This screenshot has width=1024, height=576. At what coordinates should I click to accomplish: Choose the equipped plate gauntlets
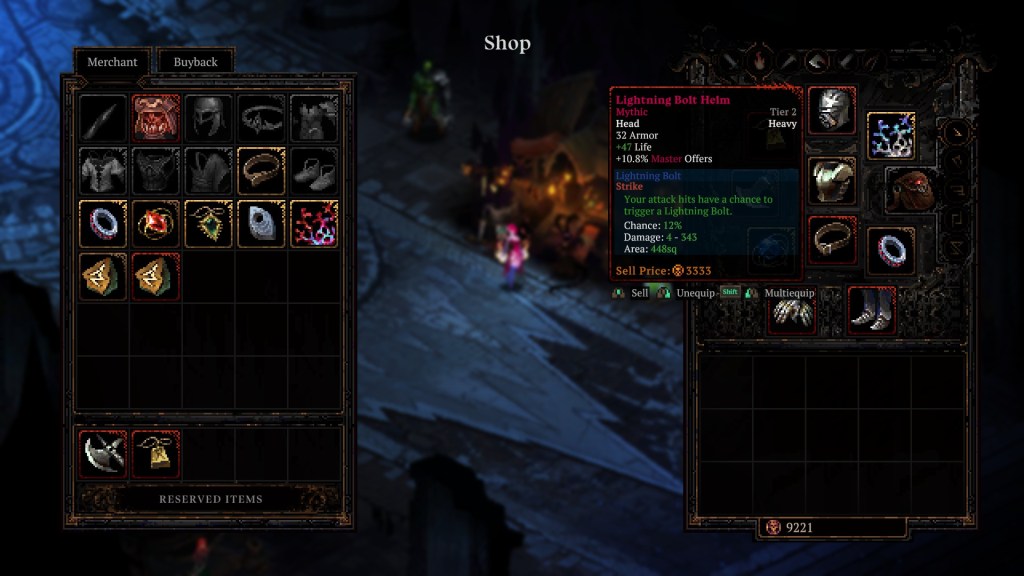click(791, 312)
